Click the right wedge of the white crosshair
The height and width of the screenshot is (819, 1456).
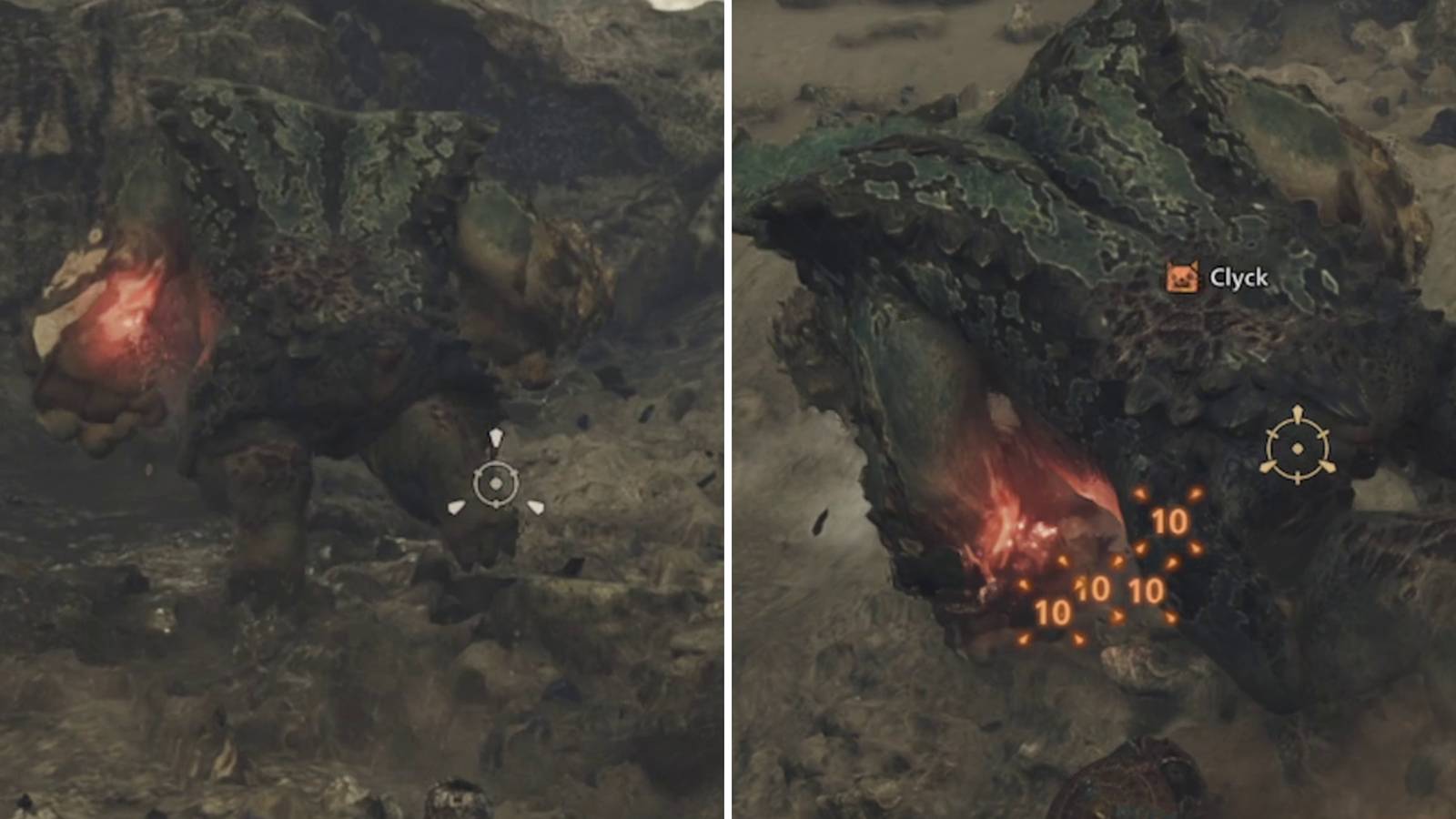pyautogui.click(x=535, y=508)
